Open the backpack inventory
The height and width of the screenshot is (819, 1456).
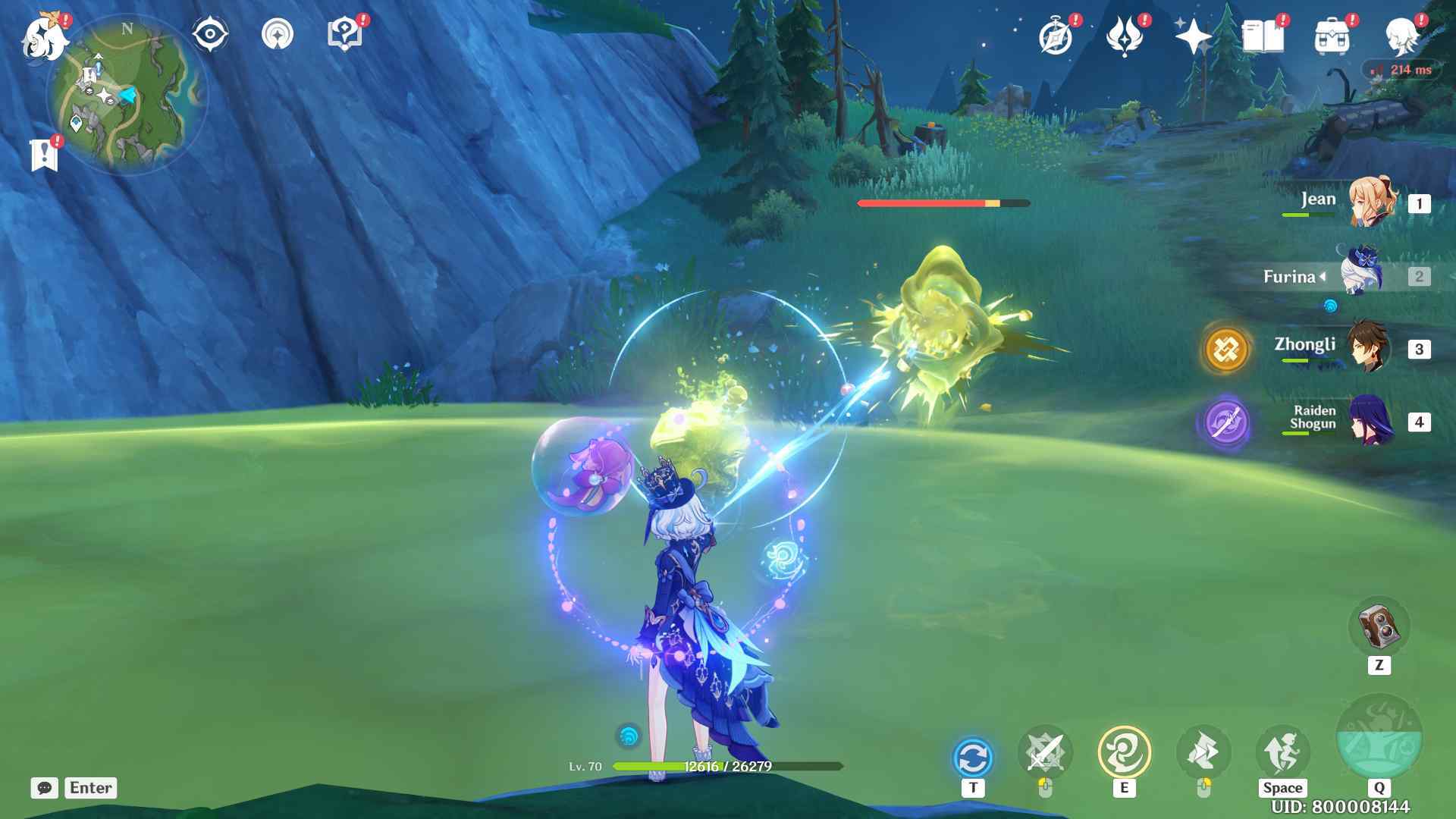[1332, 36]
